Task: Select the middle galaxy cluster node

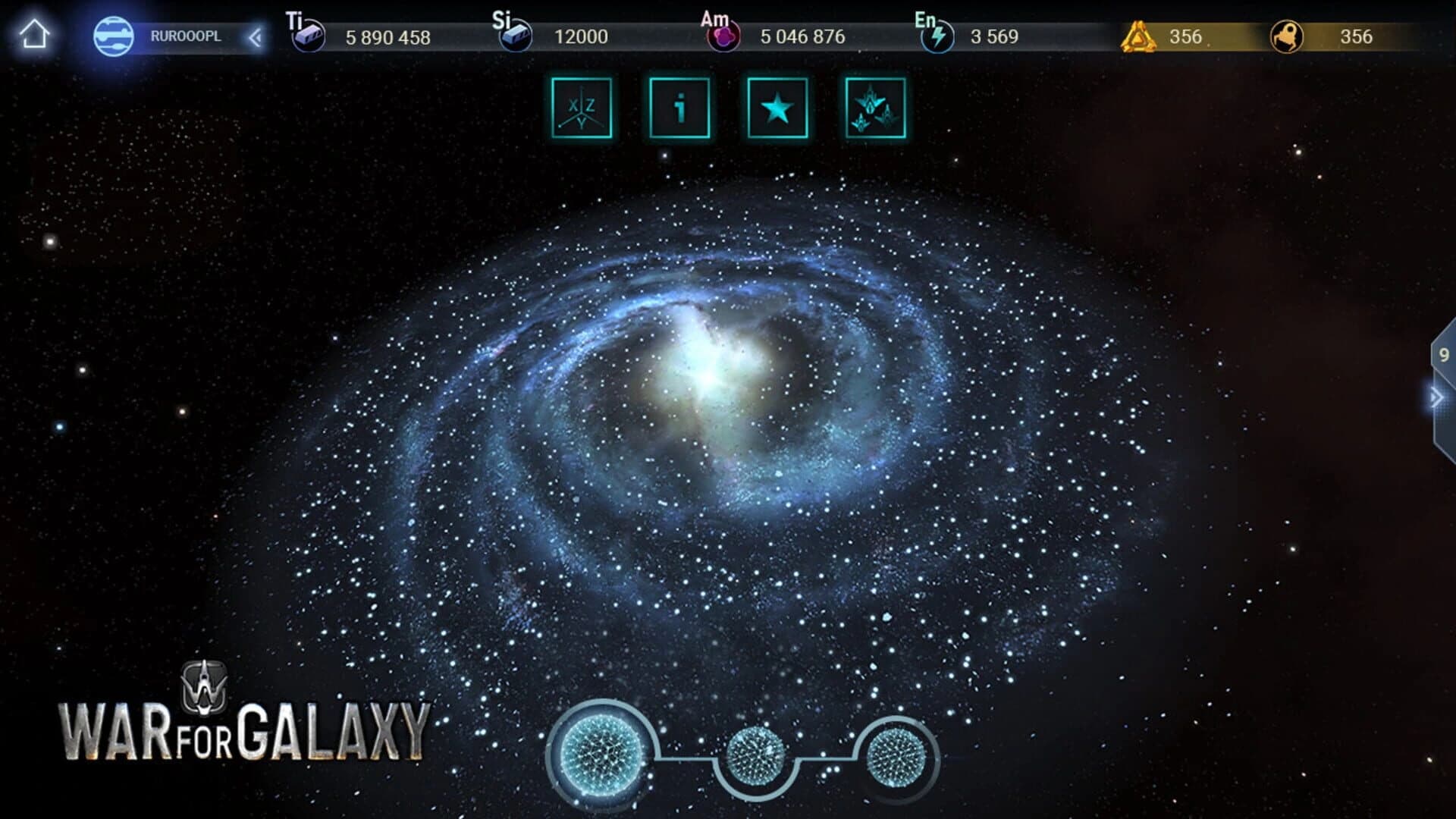Action: pos(753,755)
